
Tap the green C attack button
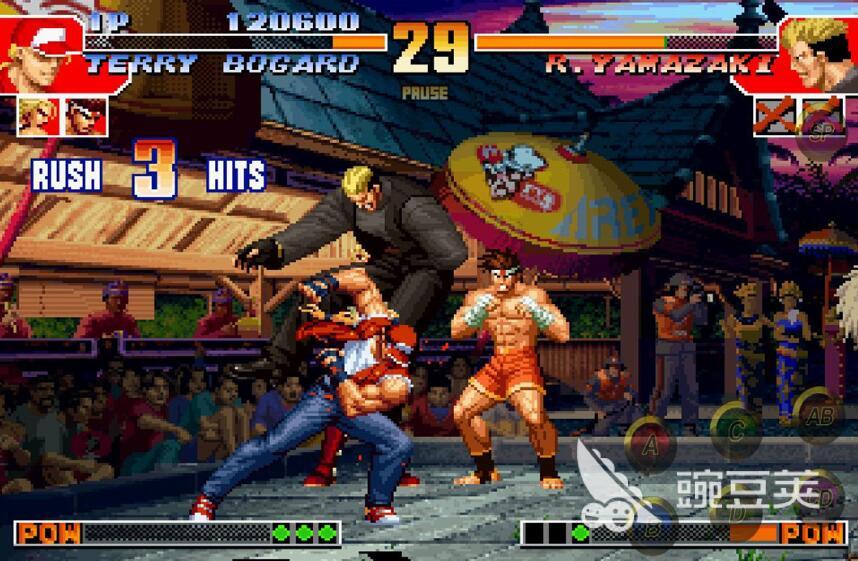point(738,428)
